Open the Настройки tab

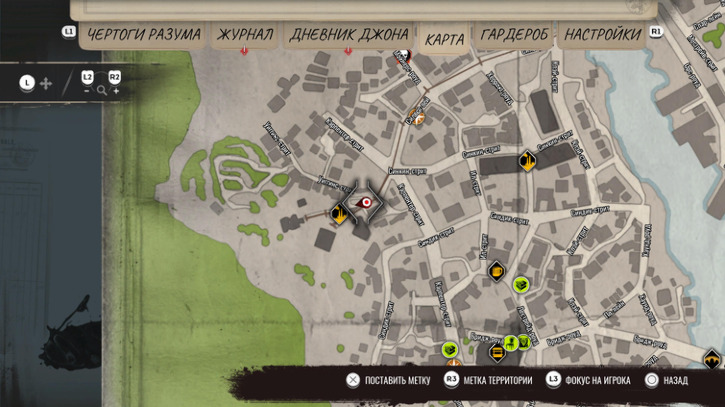pyautogui.click(x=602, y=35)
